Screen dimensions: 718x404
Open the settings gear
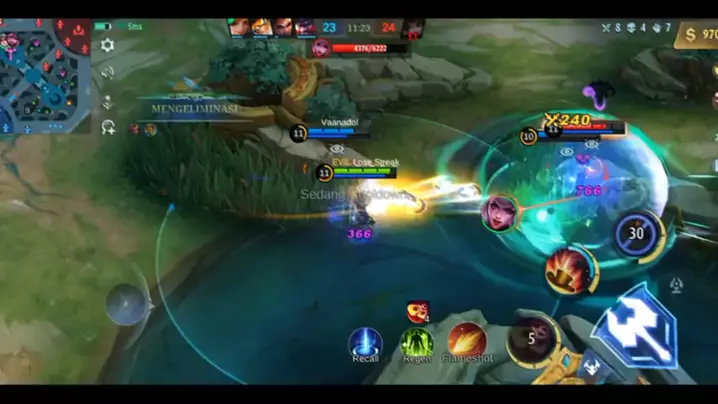(x=107, y=45)
